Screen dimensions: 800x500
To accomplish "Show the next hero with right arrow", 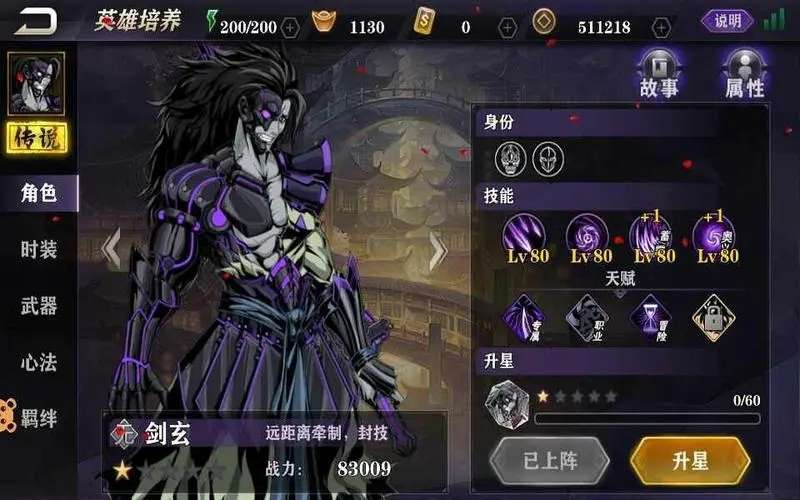I will pyautogui.click(x=437, y=252).
